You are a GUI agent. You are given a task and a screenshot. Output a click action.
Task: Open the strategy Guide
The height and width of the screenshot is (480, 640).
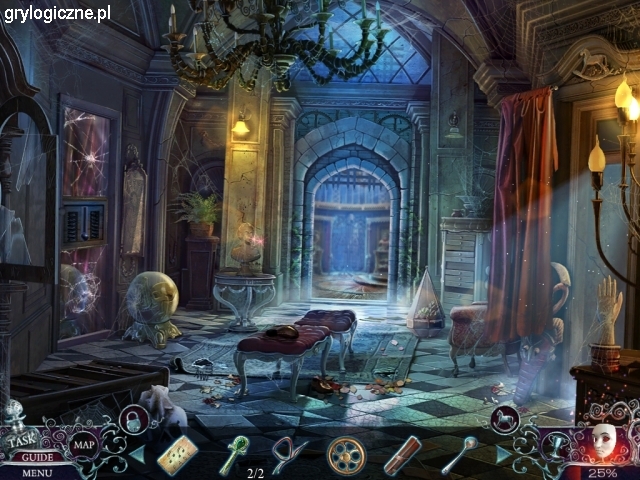(x=34, y=457)
